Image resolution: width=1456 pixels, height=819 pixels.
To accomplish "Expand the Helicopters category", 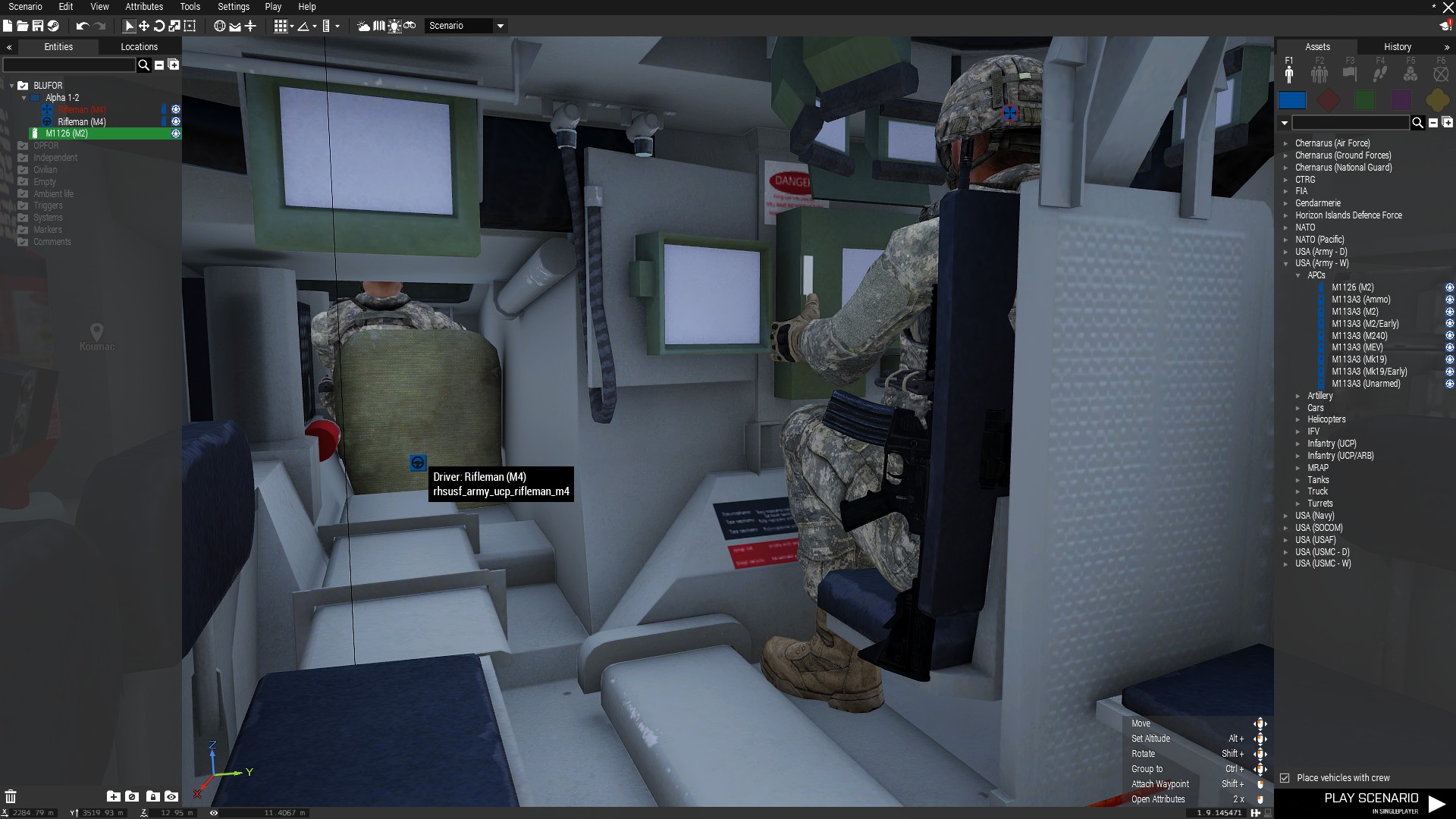I will pos(1298,419).
